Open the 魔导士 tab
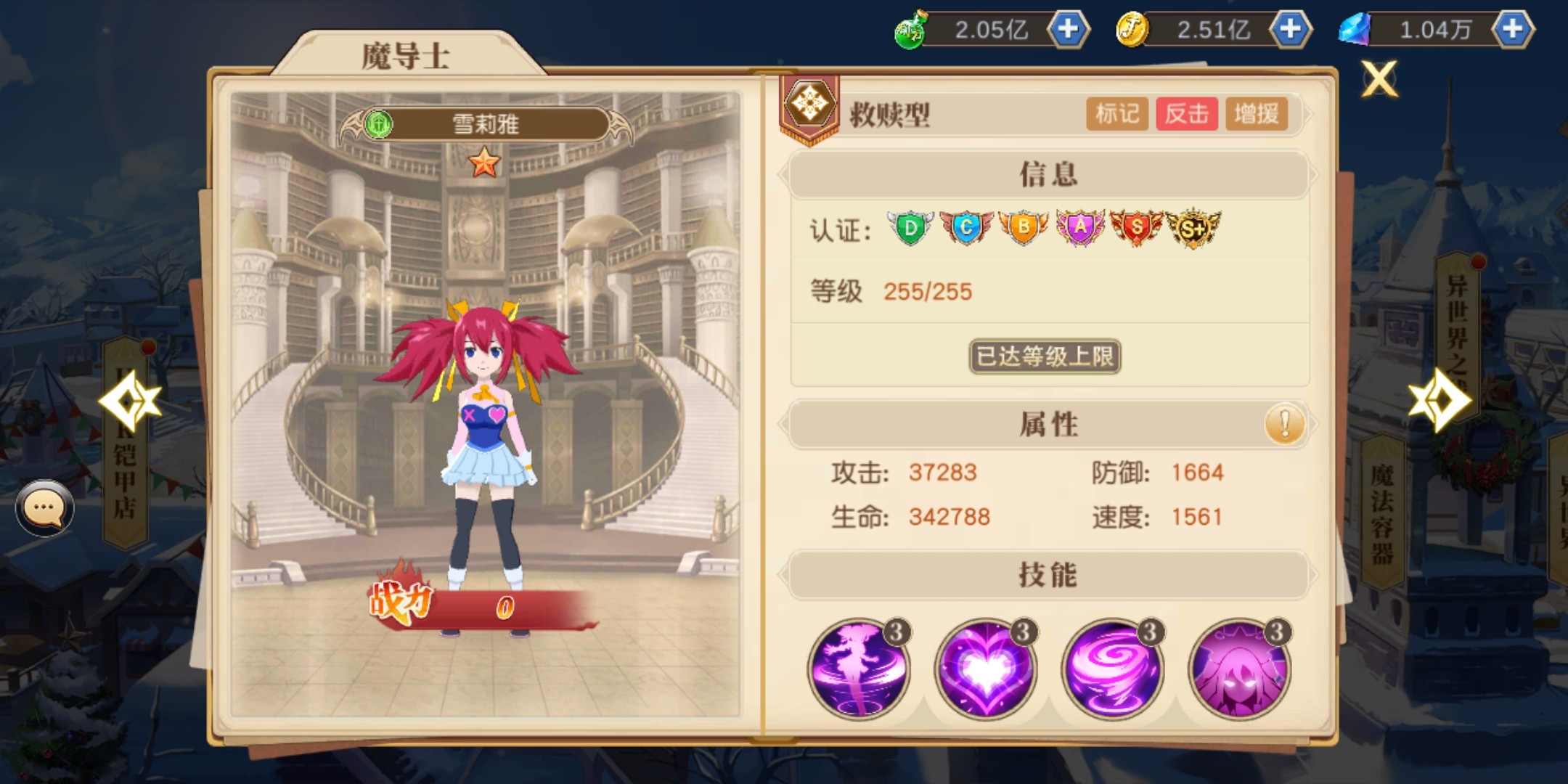The width and height of the screenshot is (1568, 784). coord(406,55)
